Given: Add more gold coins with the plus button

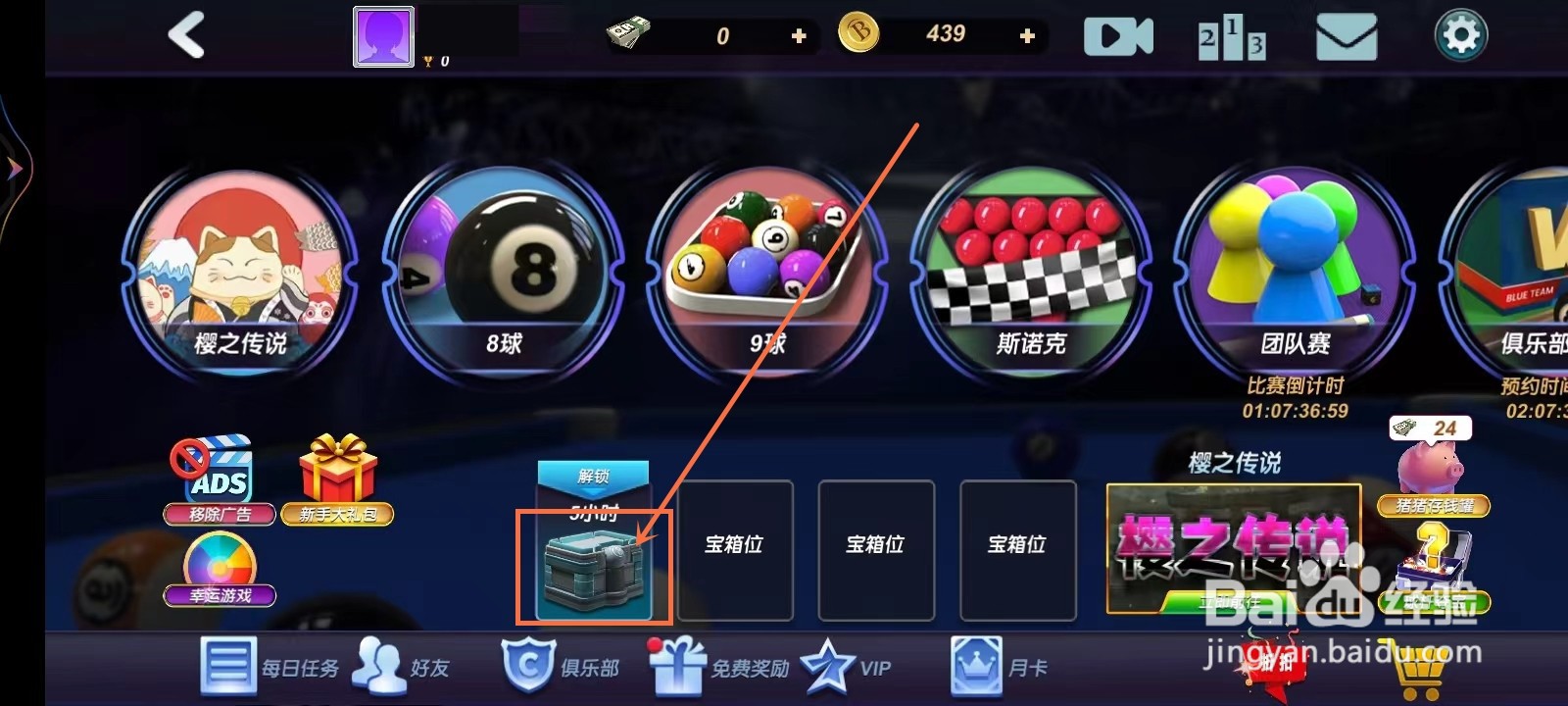Looking at the screenshot, I should (1025, 35).
